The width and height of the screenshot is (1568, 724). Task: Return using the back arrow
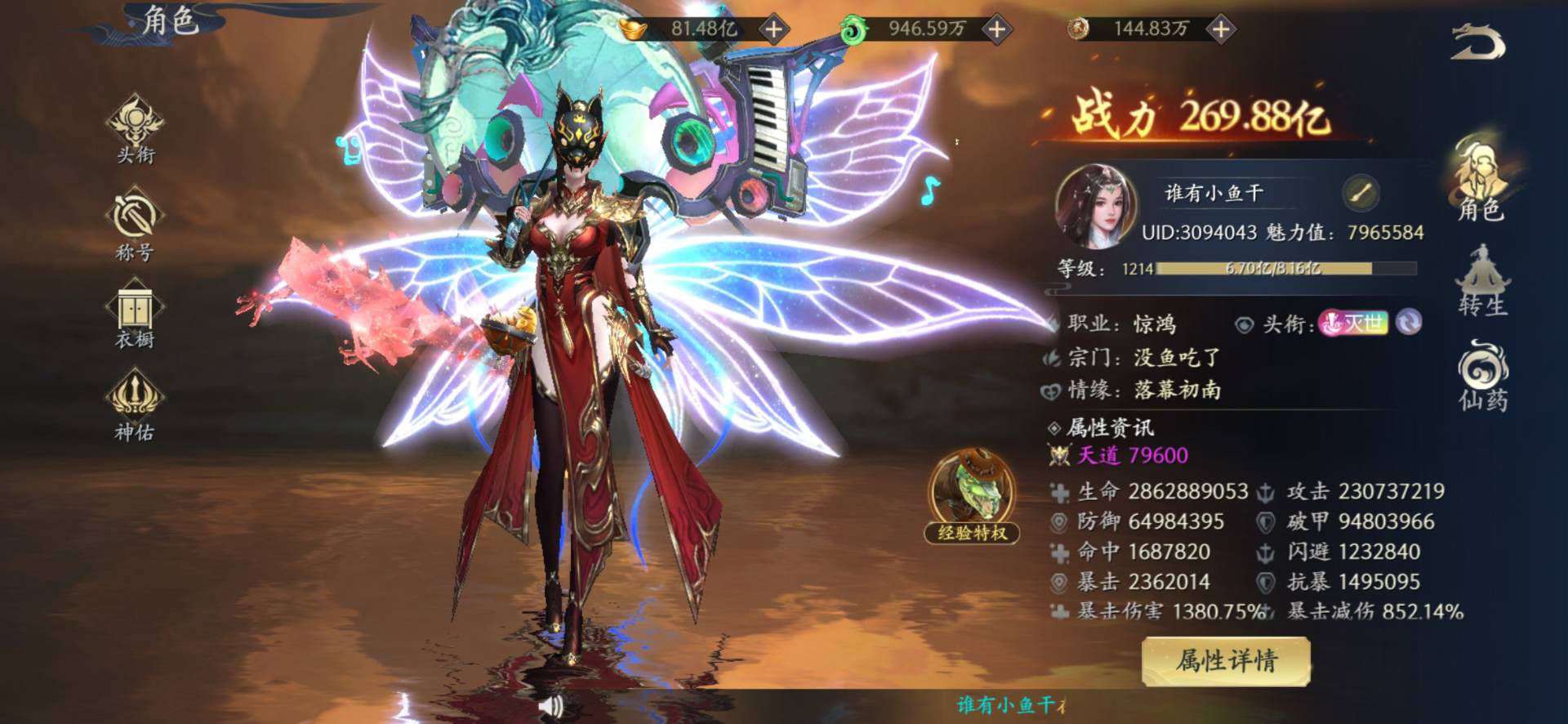click(1478, 42)
